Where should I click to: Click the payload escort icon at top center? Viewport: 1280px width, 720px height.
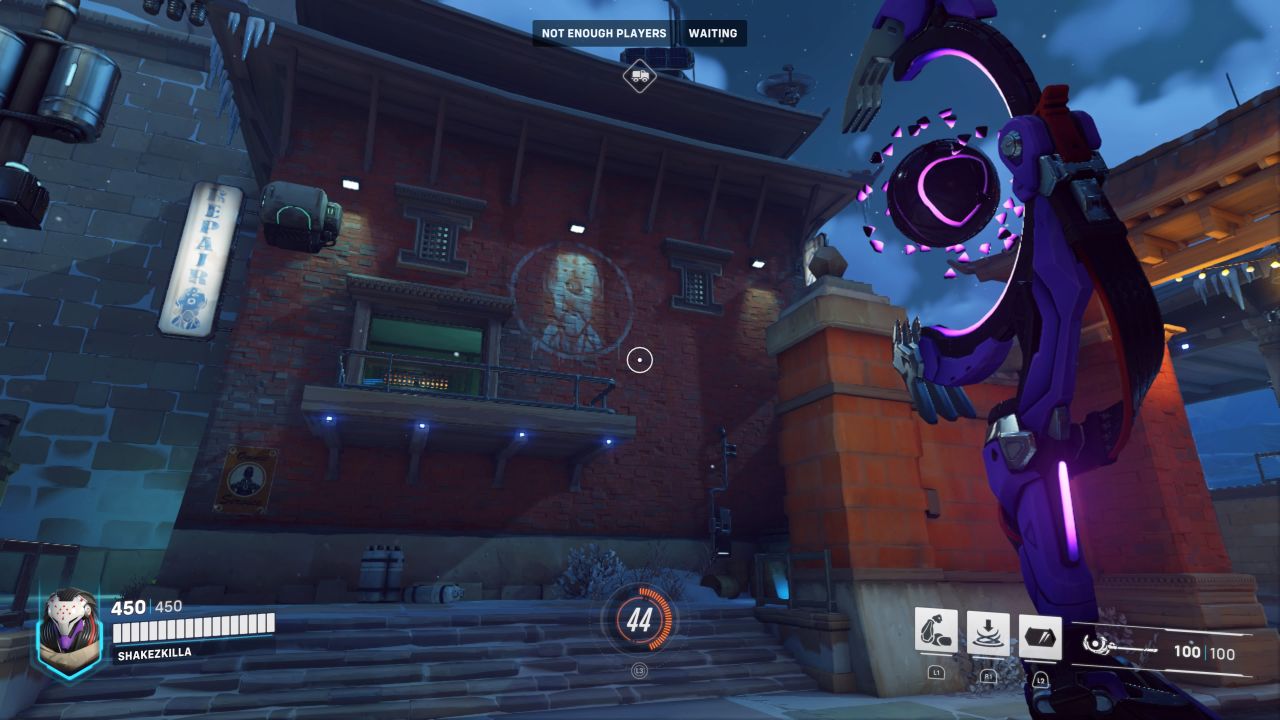(641, 75)
